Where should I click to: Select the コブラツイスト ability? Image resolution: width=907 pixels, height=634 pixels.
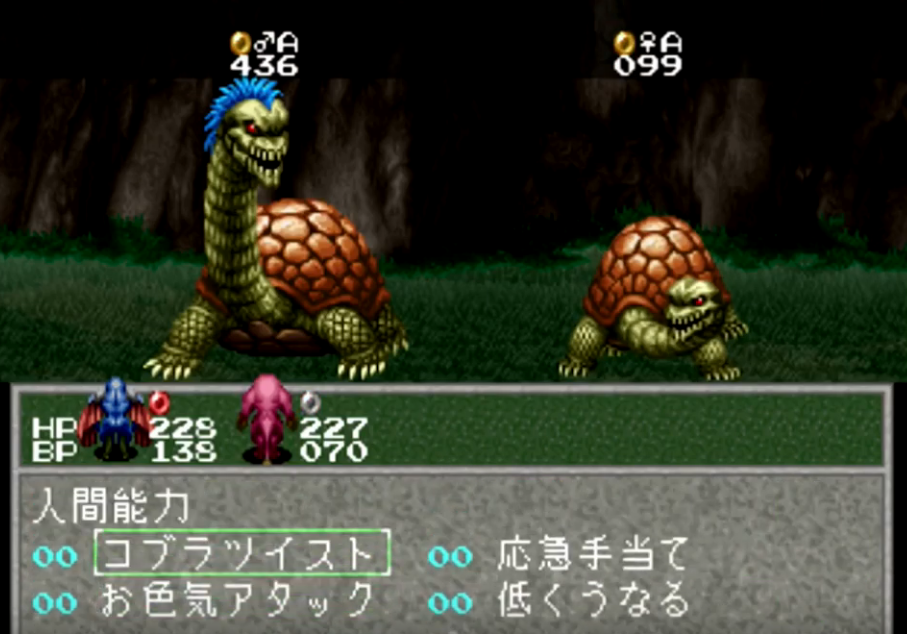[x=241, y=553]
